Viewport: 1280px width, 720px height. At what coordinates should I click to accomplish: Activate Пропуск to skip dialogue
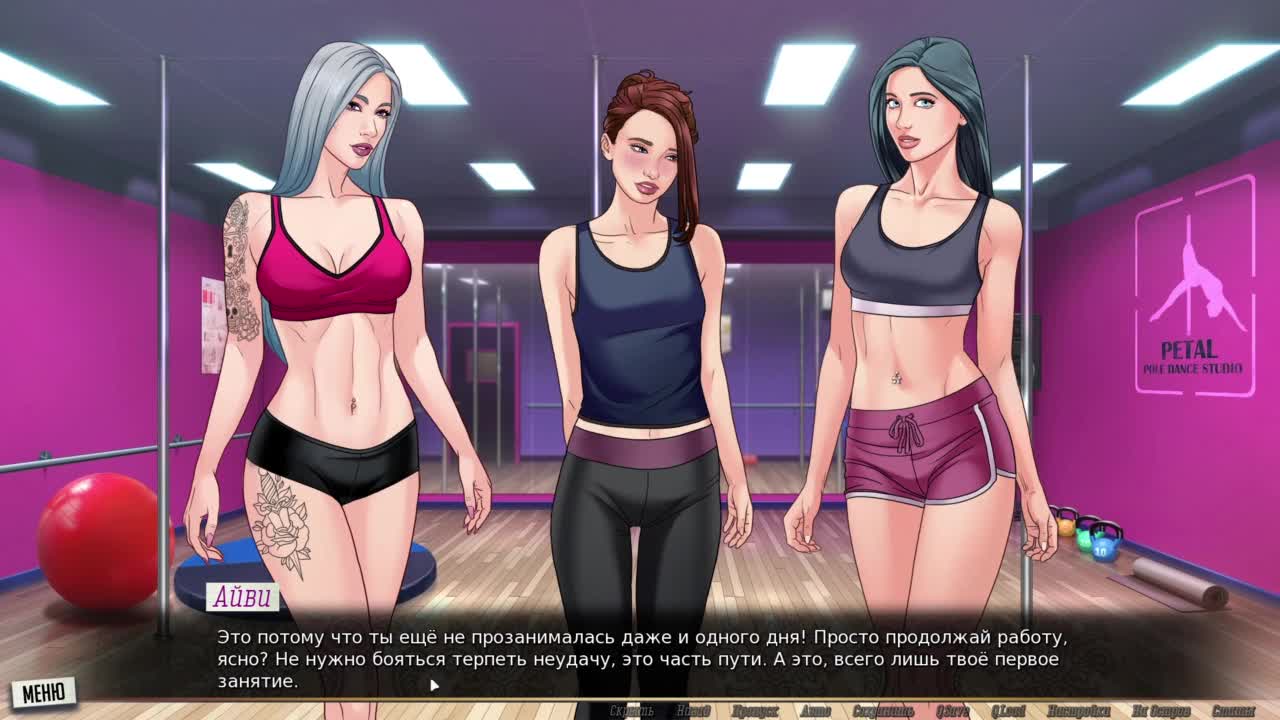click(x=755, y=711)
